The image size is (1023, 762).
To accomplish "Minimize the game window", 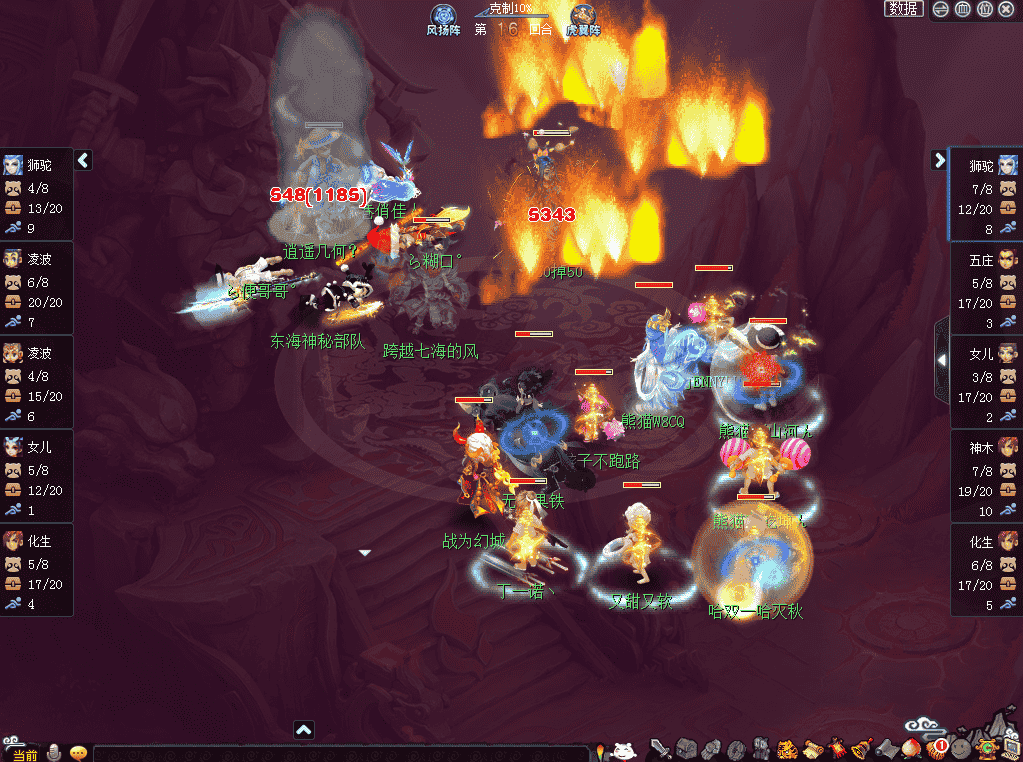I will coord(941,9).
